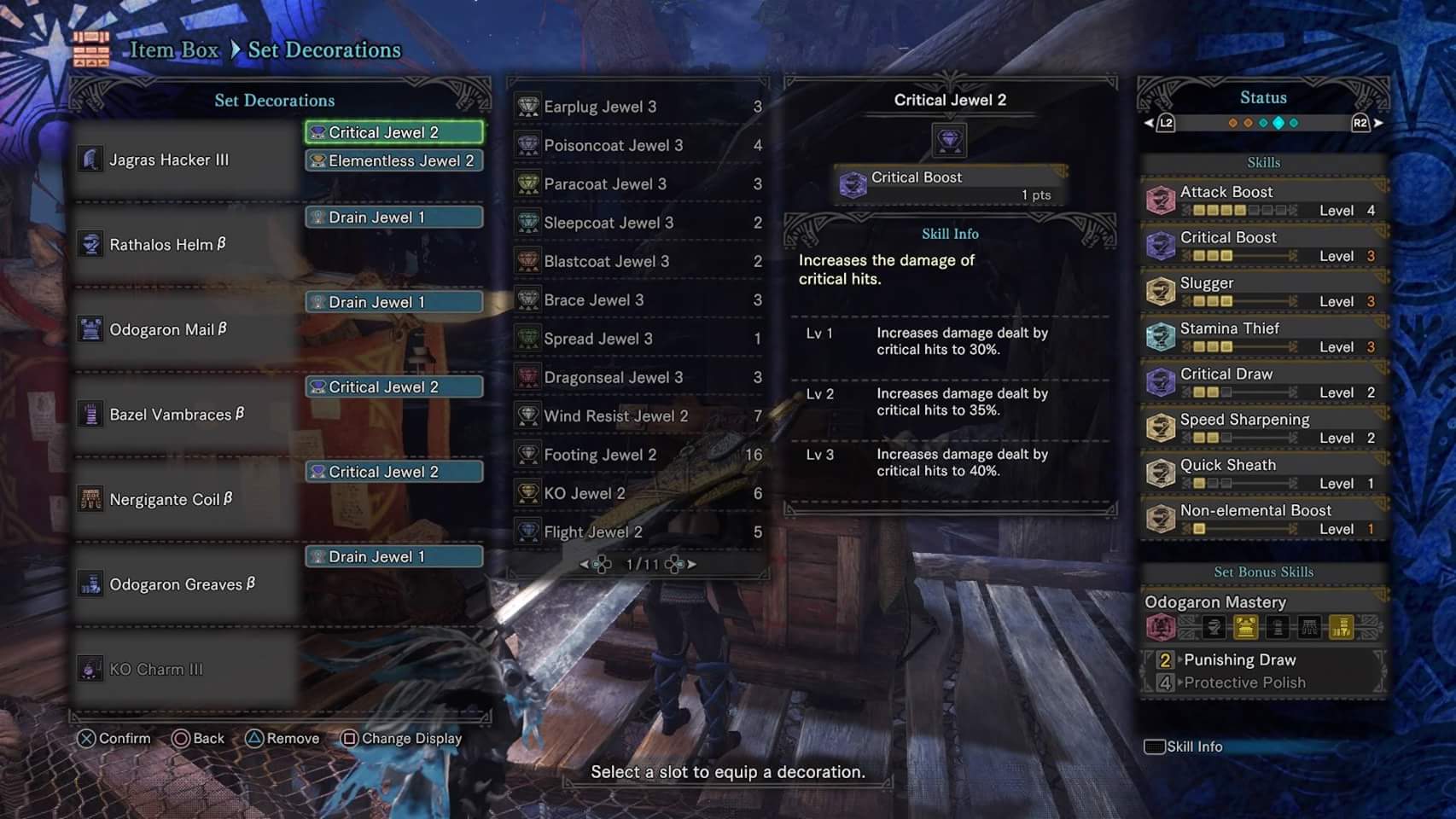
Task: Open the Item Box breadcrumb
Action: 172,49
